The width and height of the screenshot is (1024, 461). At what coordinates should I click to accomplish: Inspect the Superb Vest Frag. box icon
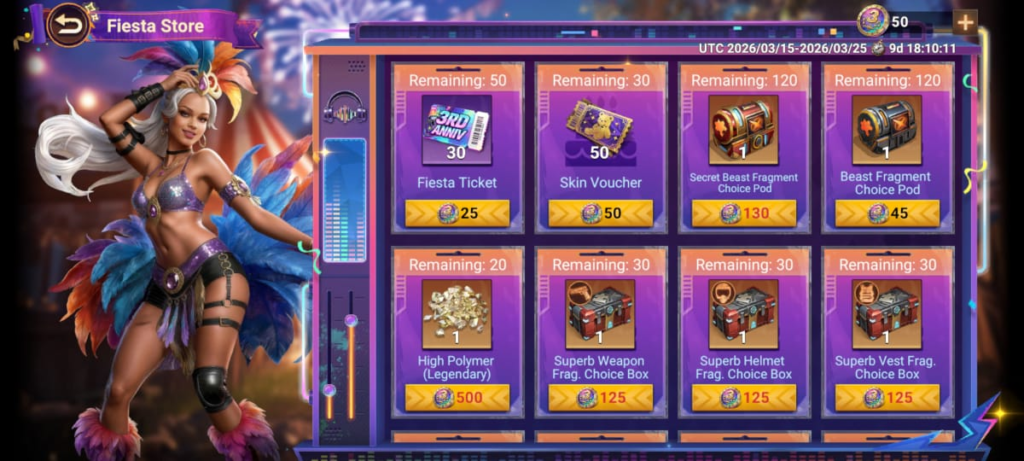tap(887, 313)
